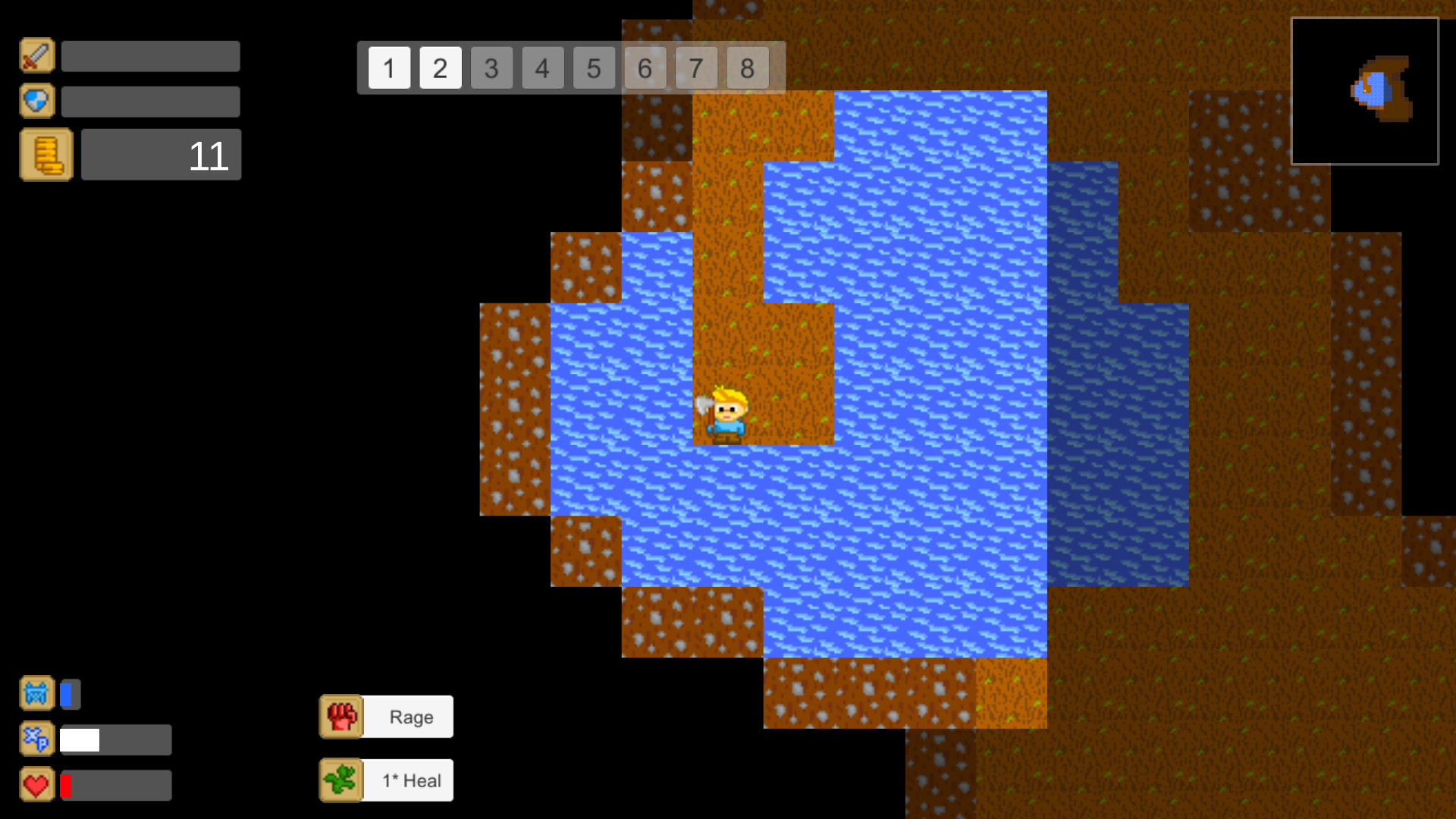Switch to hotbar slot 7
Screen dimensions: 1456x819
click(x=696, y=68)
